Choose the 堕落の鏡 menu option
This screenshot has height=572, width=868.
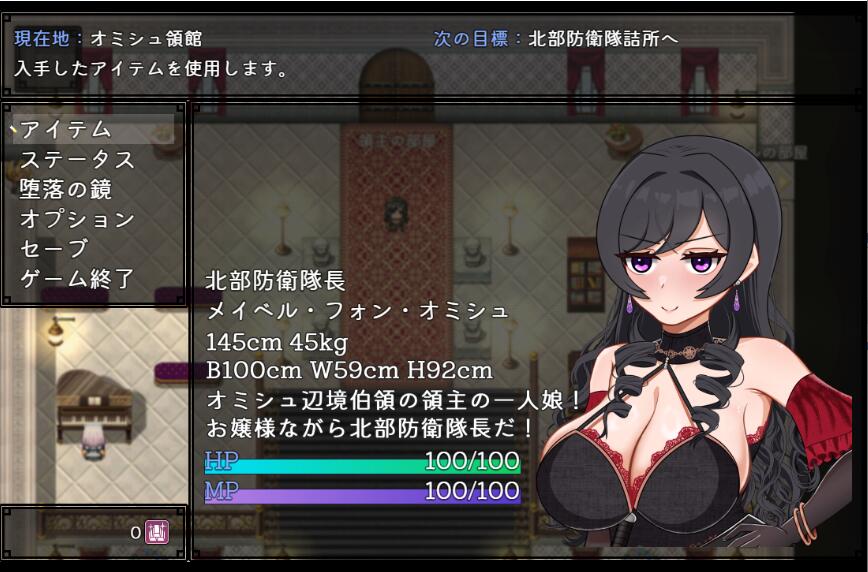pyautogui.click(x=66, y=189)
